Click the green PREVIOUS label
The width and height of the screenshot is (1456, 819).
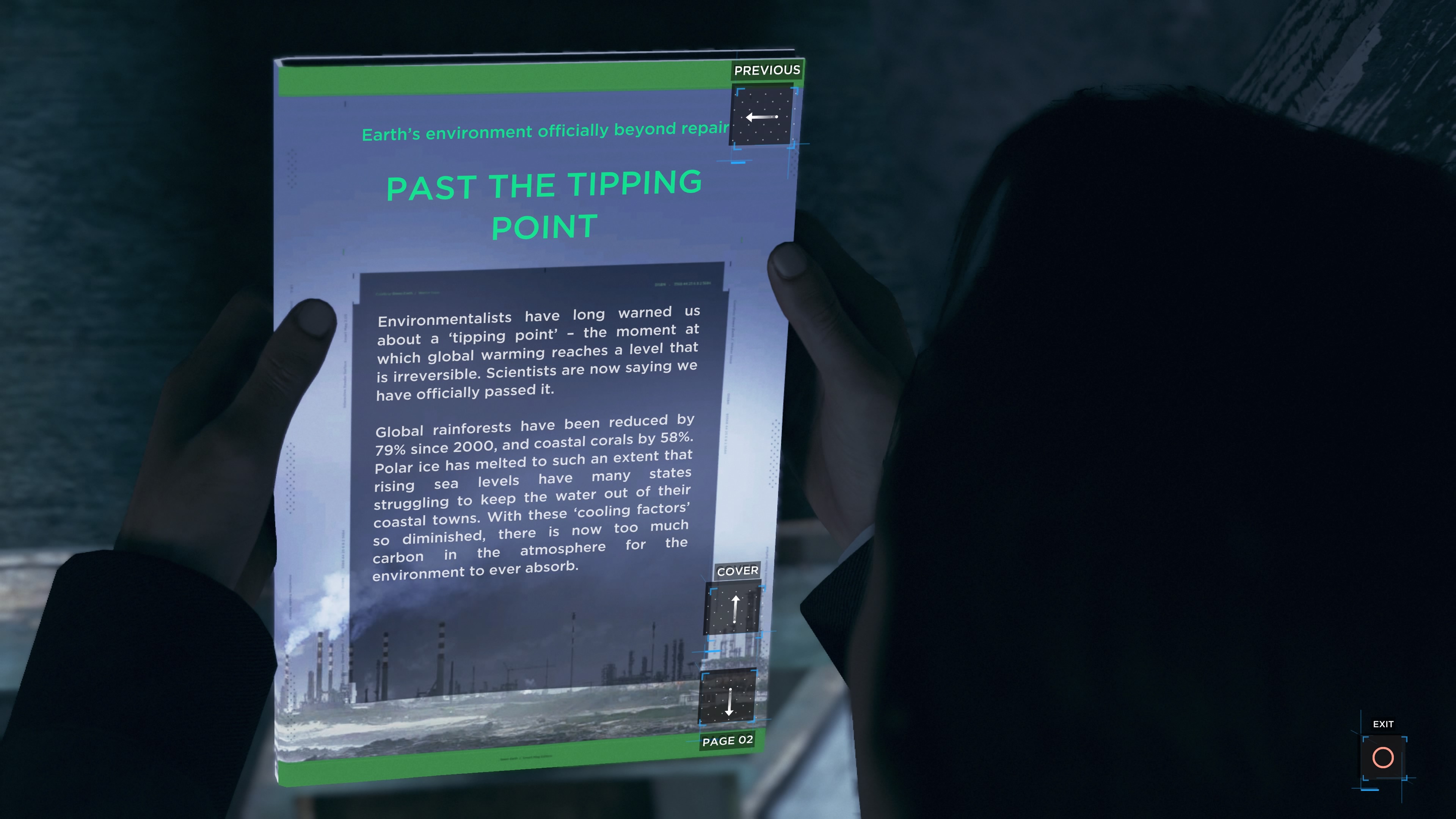(766, 70)
